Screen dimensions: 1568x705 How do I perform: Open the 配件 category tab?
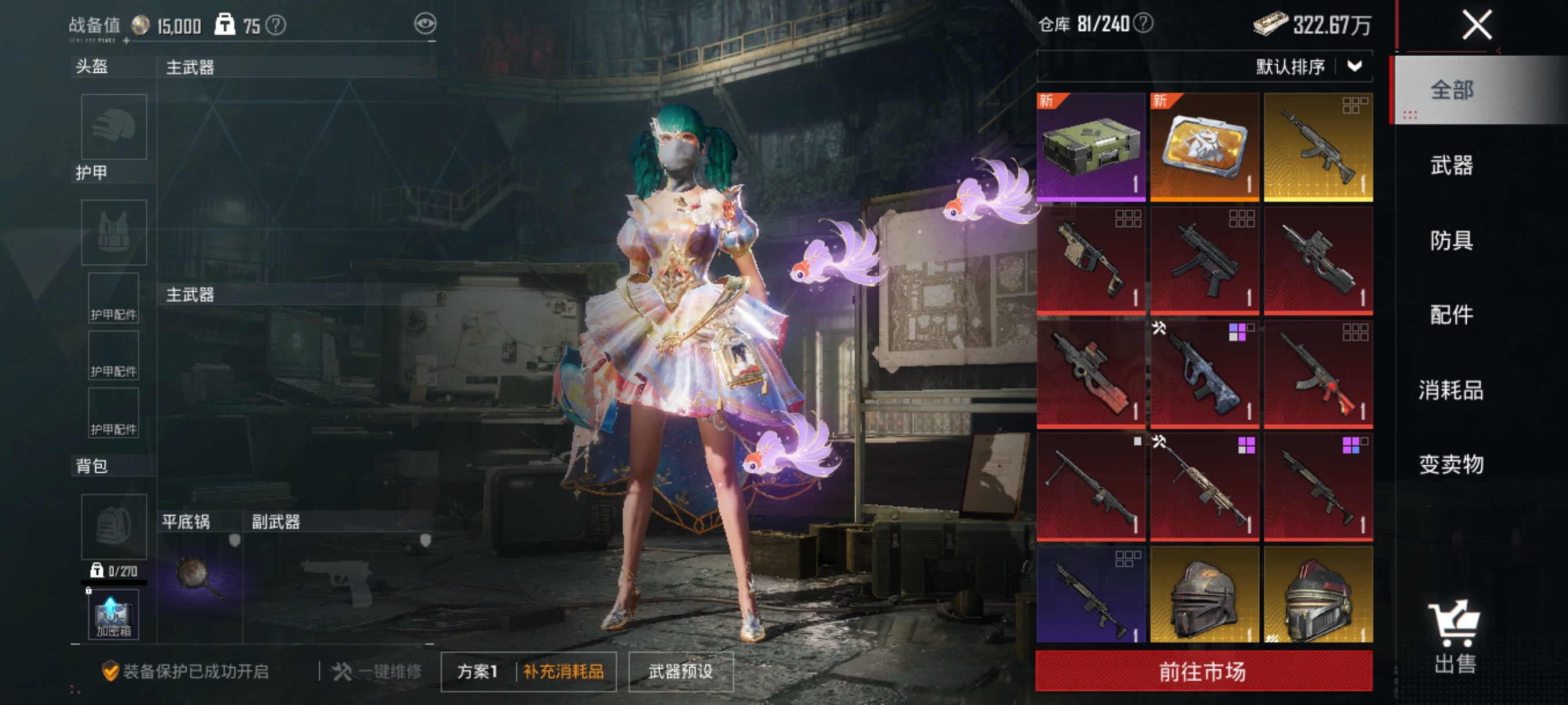click(x=1451, y=315)
